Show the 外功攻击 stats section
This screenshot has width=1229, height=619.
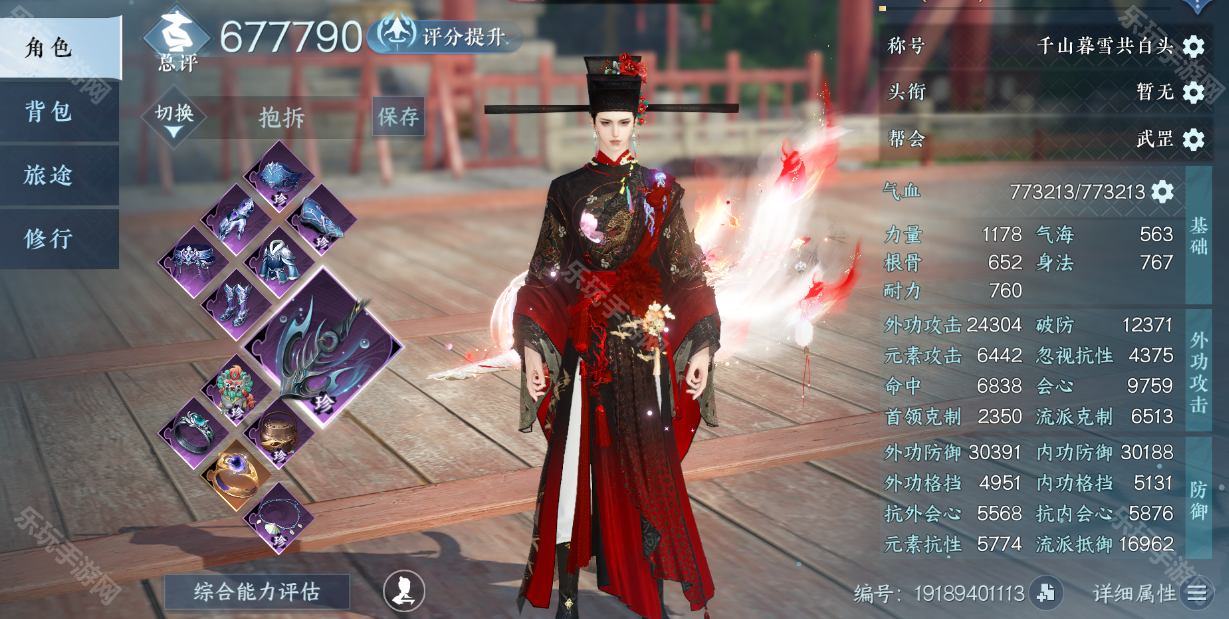coord(1198,370)
